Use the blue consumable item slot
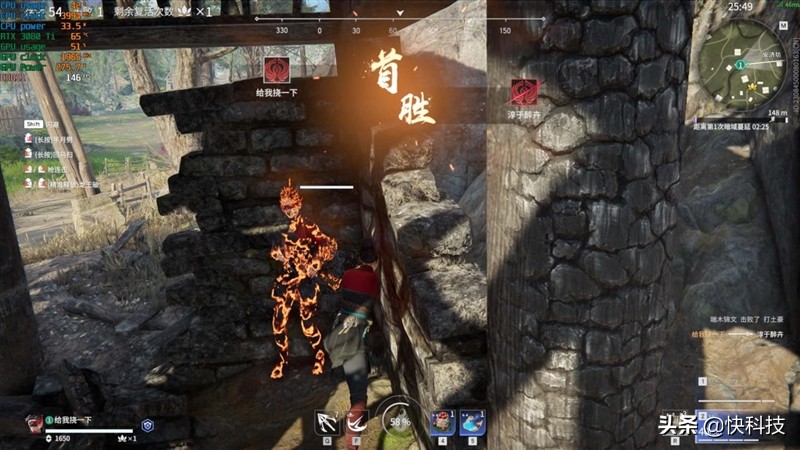 click(x=472, y=422)
